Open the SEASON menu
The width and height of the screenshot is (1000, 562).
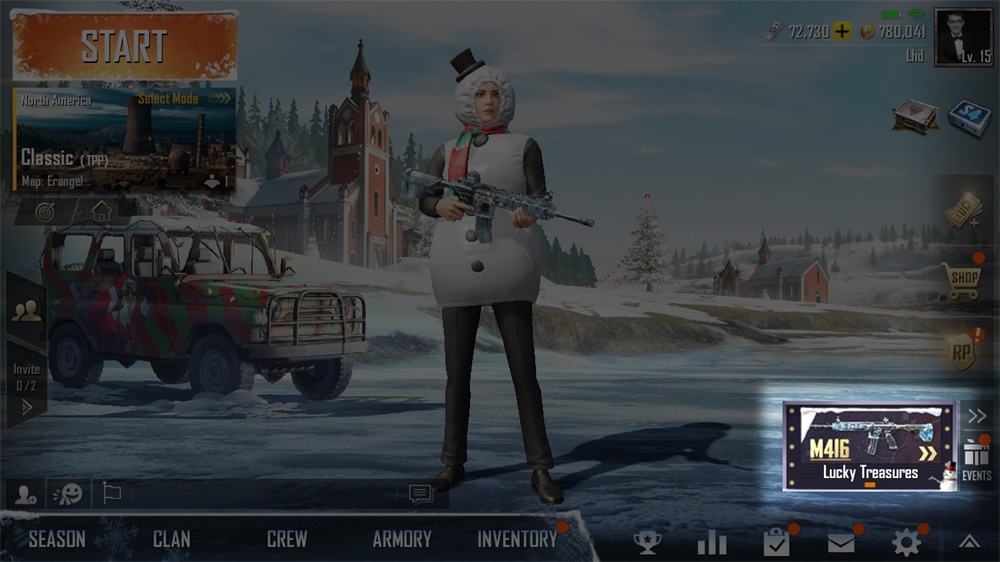tap(57, 539)
